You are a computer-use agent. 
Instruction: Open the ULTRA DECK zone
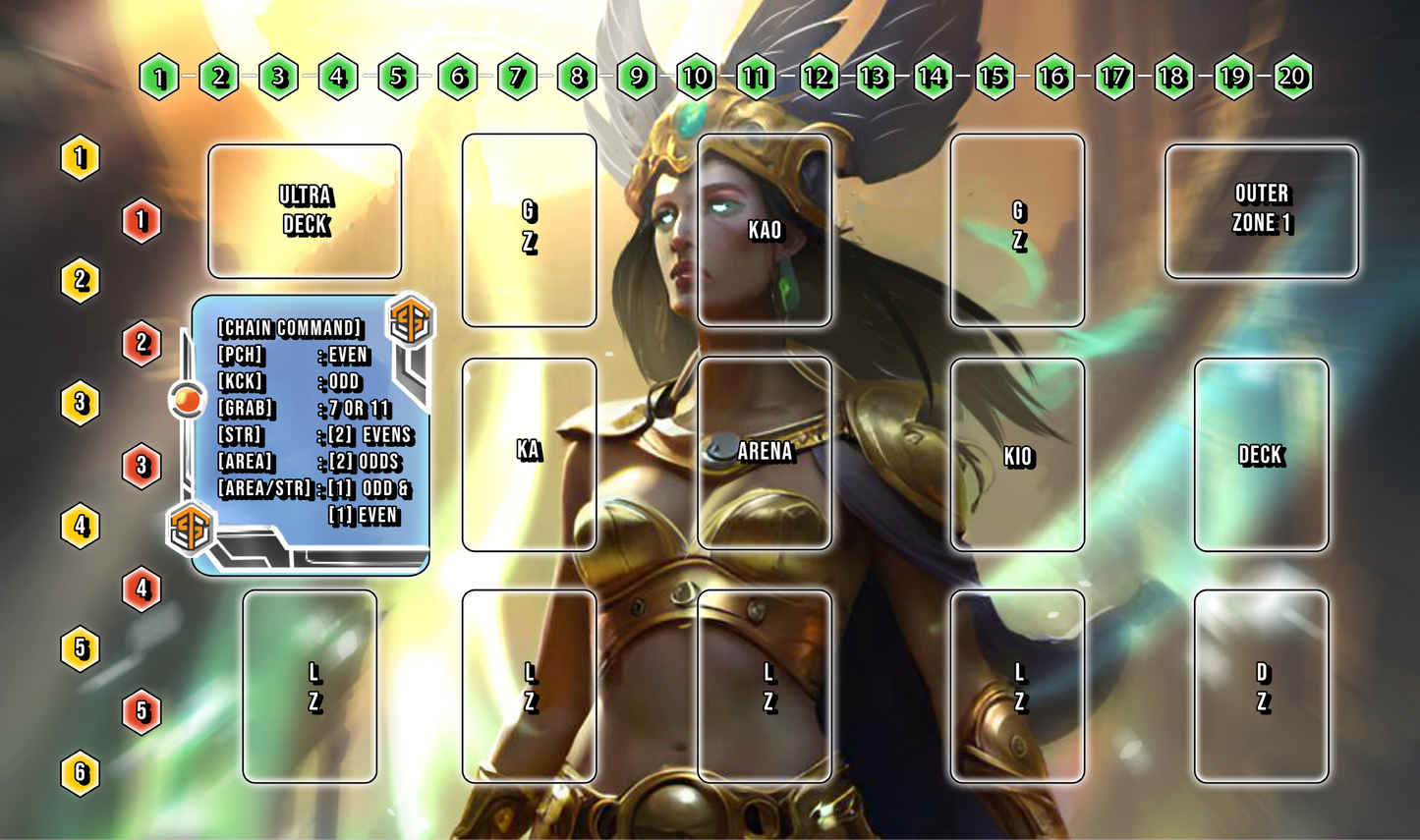(306, 212)
